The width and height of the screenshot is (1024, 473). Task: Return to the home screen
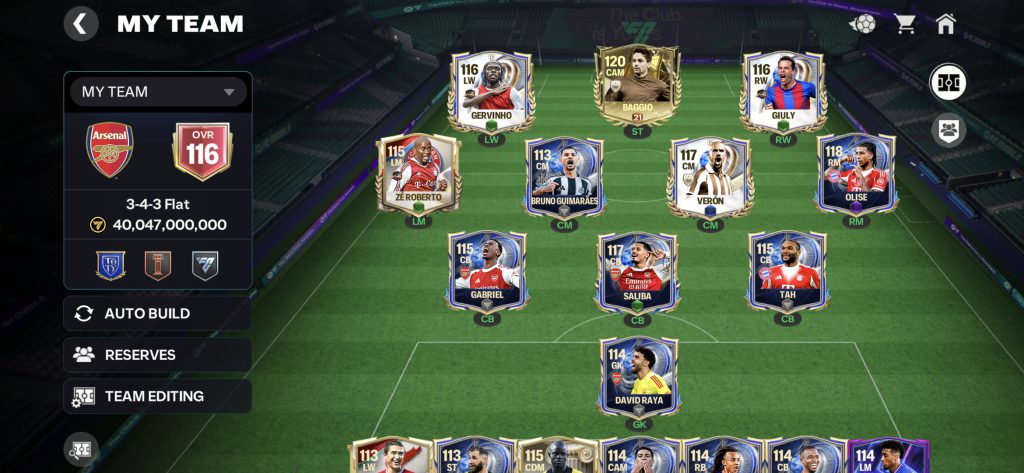click(x=946, y=24)
